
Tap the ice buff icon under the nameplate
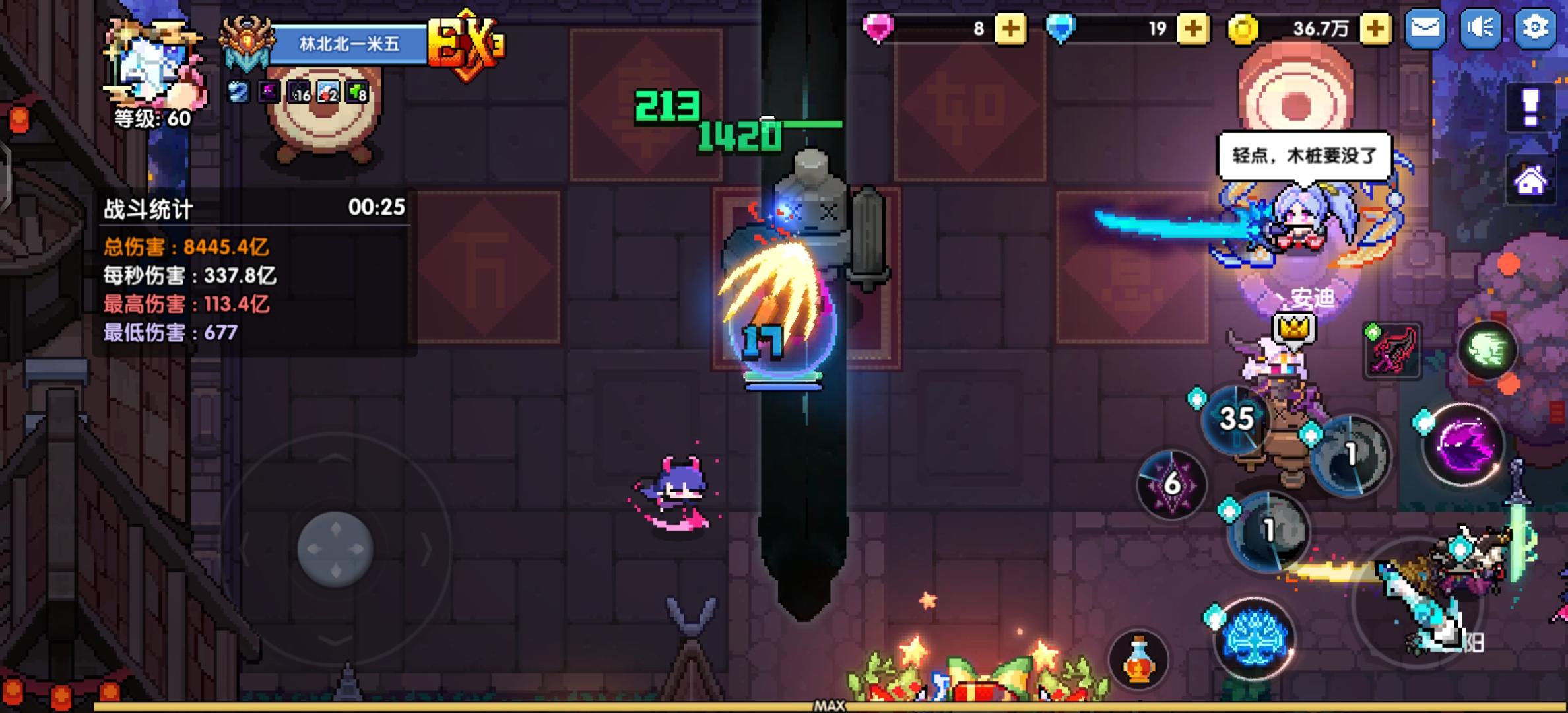point(238,93)
